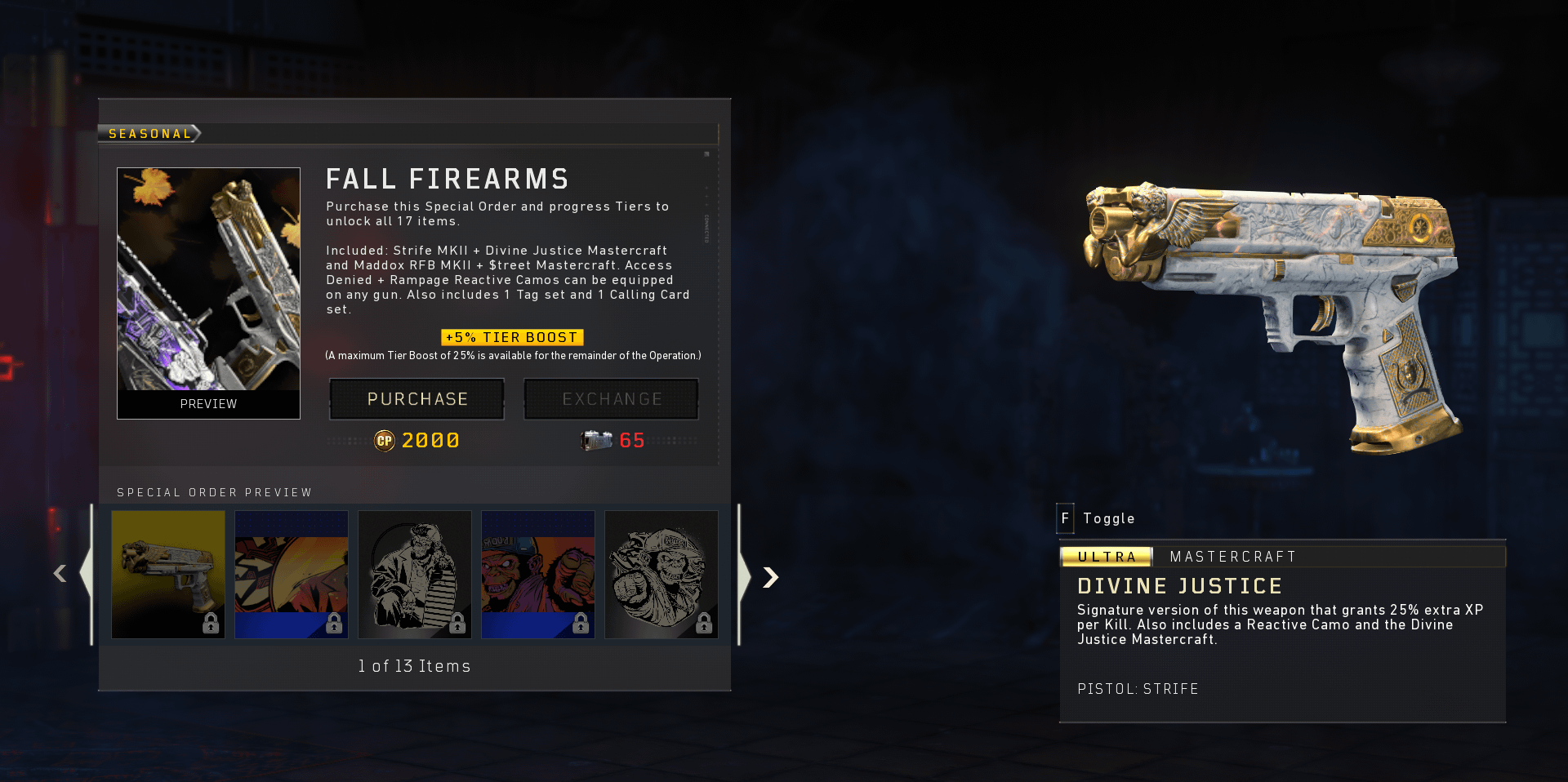Go to previous special order items
Image resolution: width=1568 pixels, height=782 pixels.
click(x=60, y=574)
